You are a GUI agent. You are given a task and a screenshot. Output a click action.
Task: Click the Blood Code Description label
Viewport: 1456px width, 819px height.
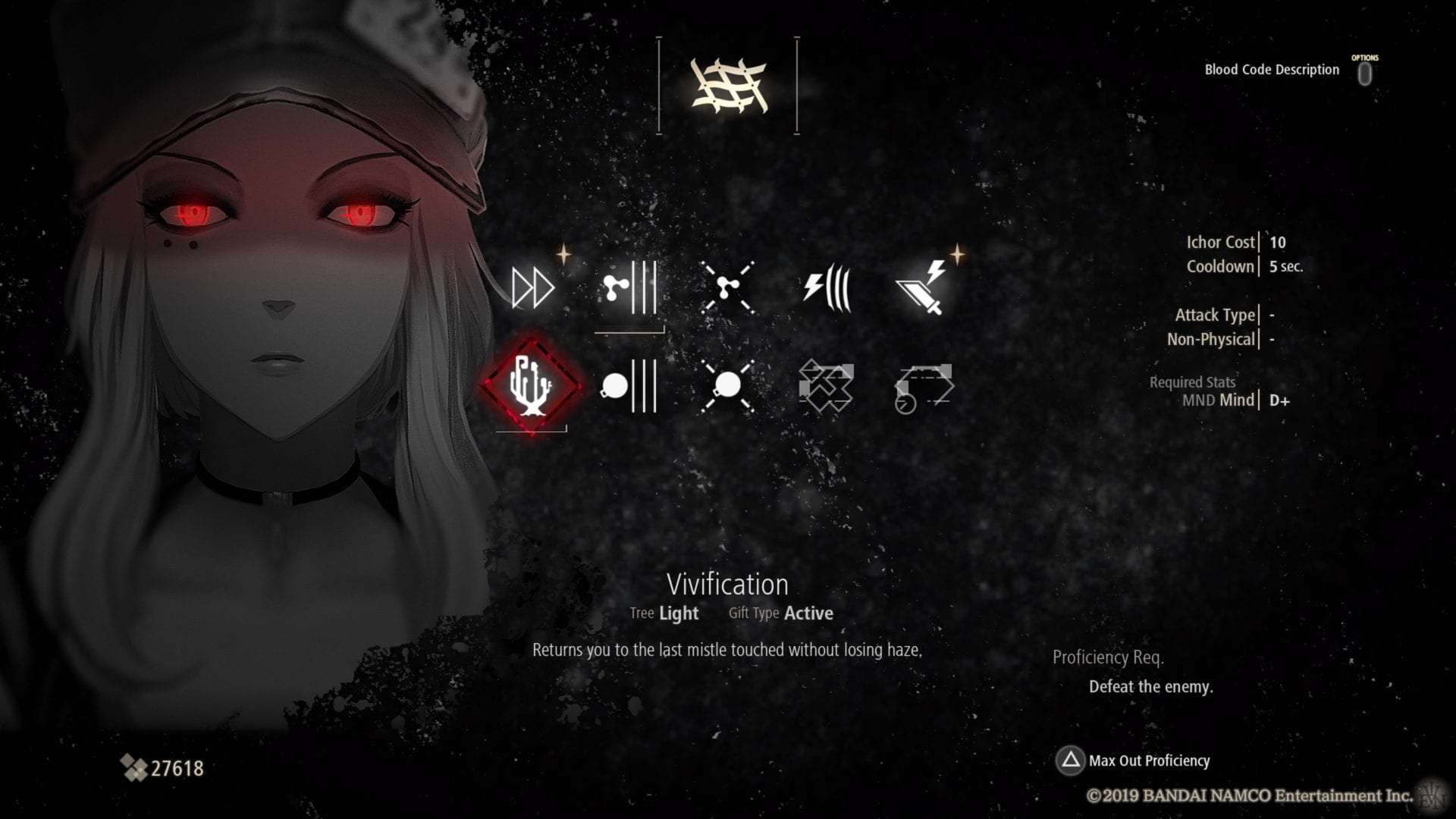coord(1271,69)
